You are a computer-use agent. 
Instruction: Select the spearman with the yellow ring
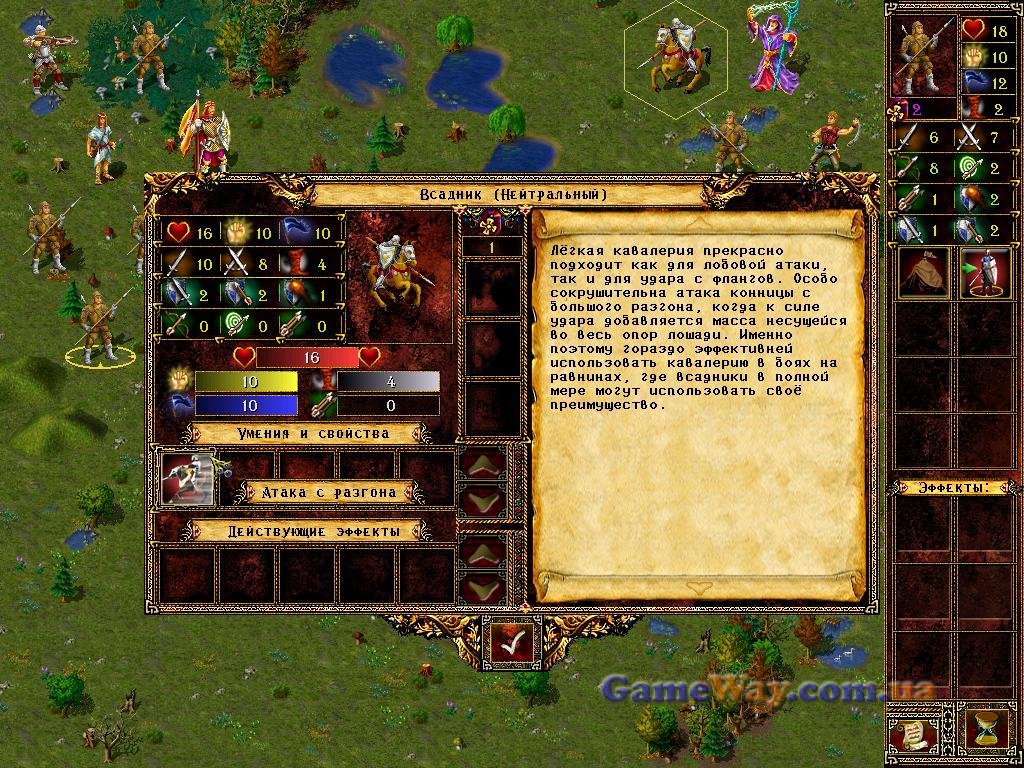[x=99, y=327]
